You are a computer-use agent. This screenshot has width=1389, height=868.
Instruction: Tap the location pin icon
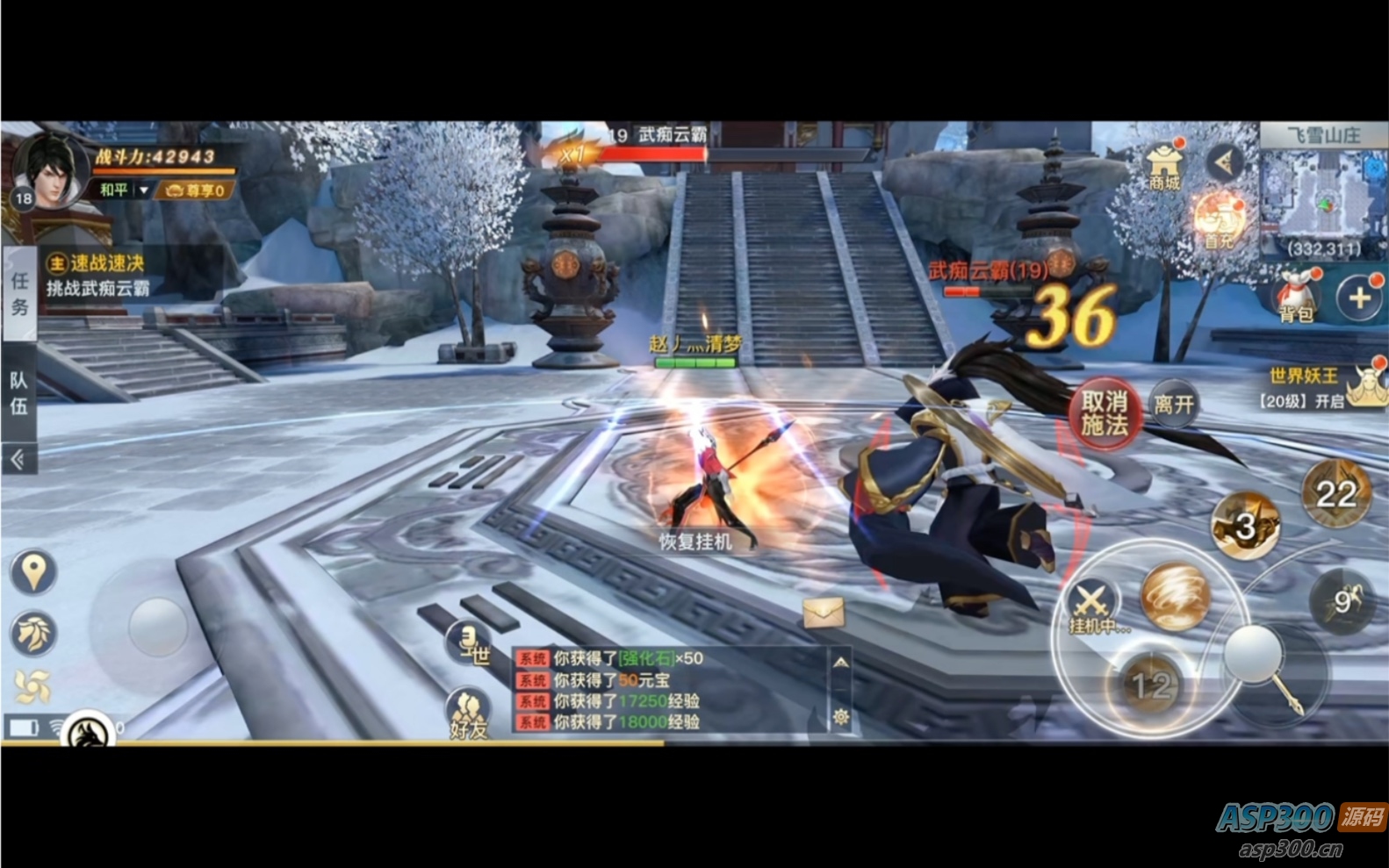pyautogui.click(x=32, y=572)
